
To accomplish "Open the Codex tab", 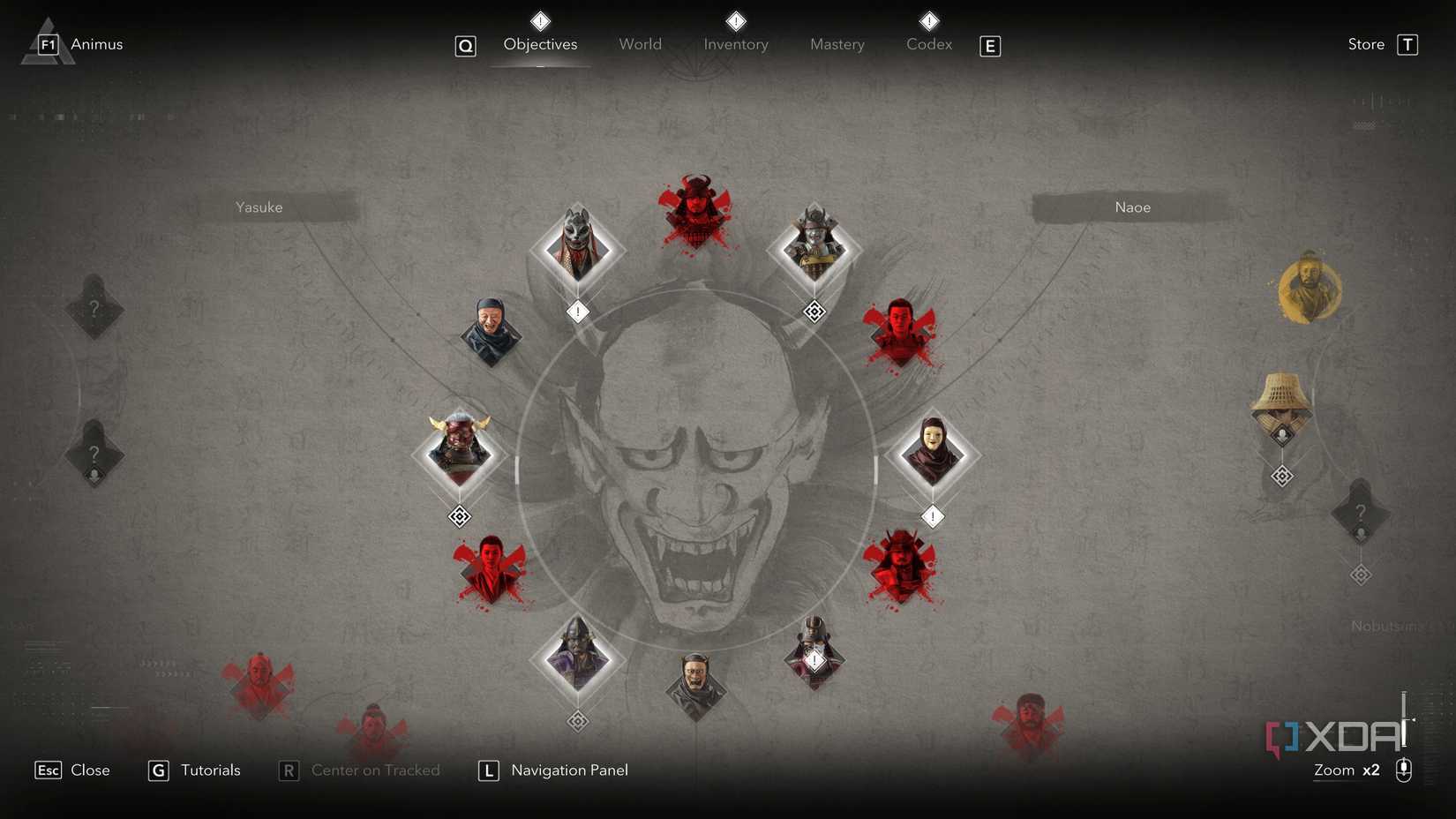I will pos(927,44).
